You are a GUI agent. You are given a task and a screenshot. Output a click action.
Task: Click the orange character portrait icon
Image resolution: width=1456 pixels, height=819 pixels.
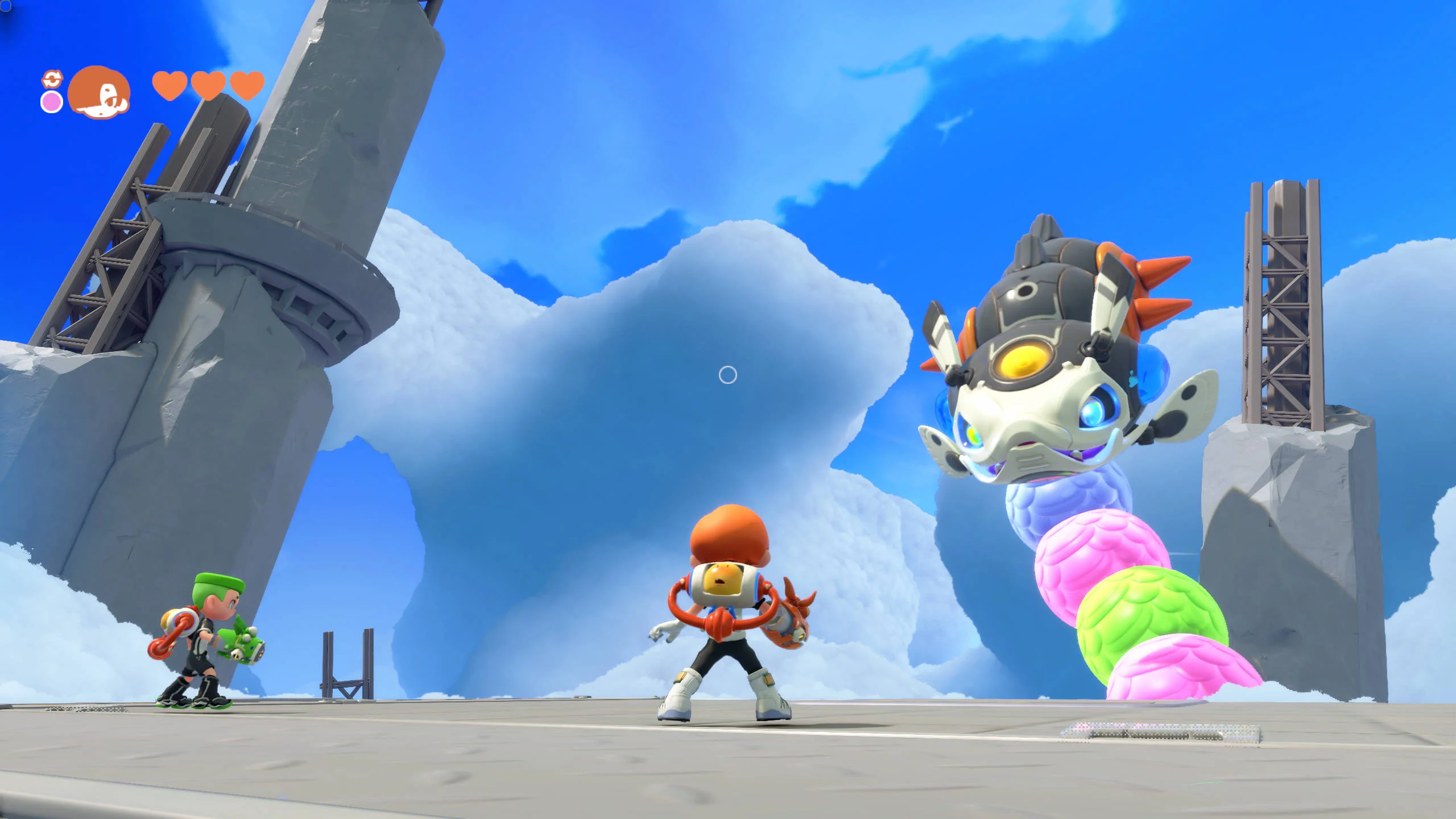click(x=99, y=92)
